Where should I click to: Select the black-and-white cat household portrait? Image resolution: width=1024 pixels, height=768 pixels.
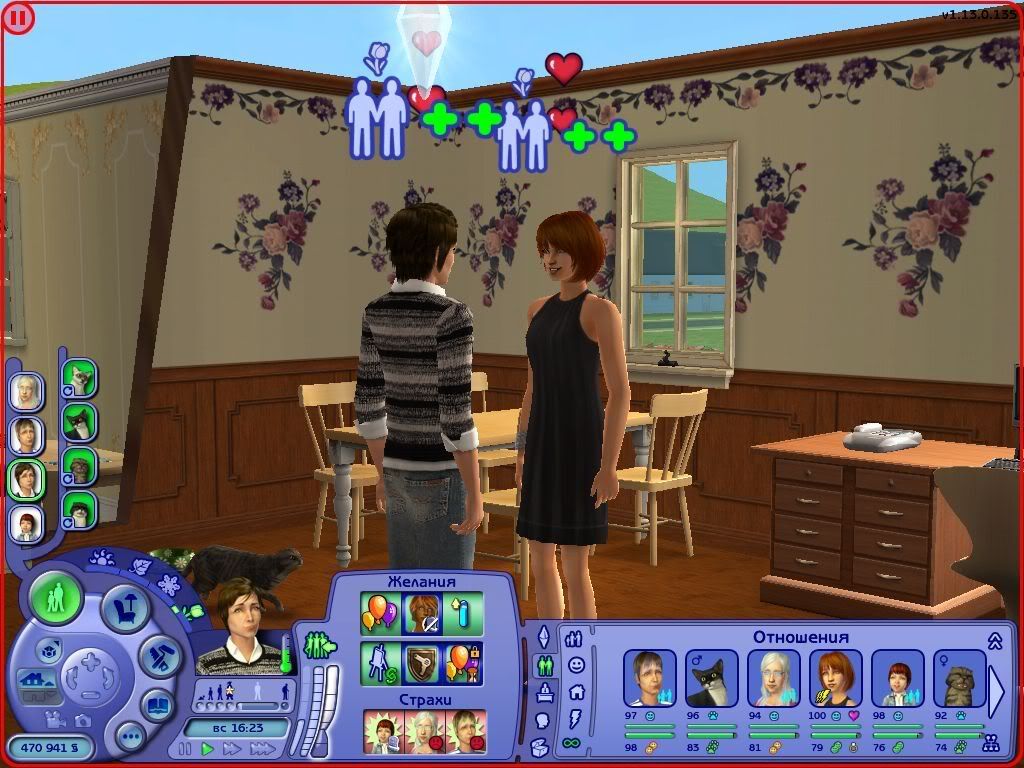pos(78,422)
